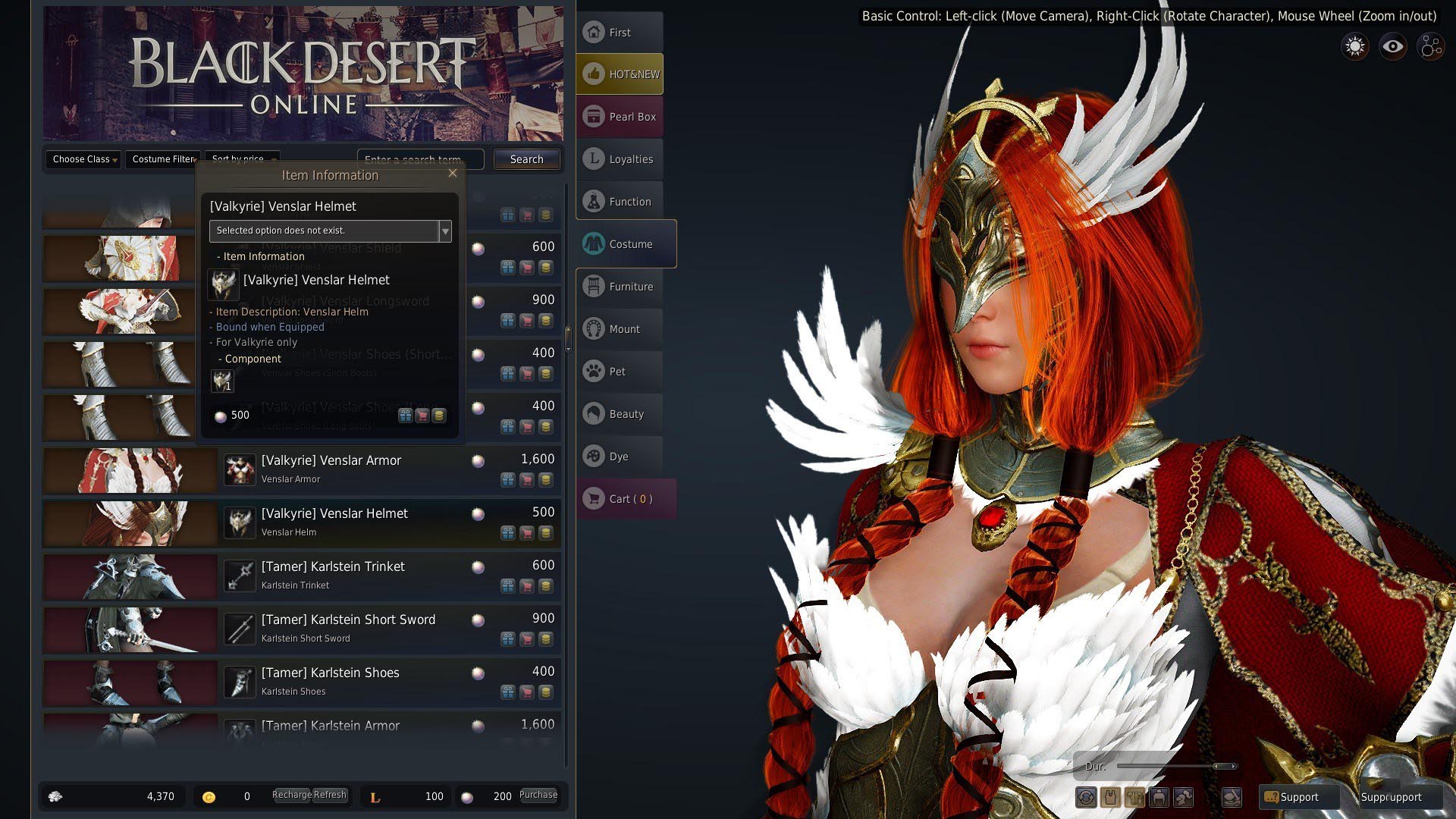
Task: View the shopping Cart
Action: pyautogui.click(x=625, y=499)
